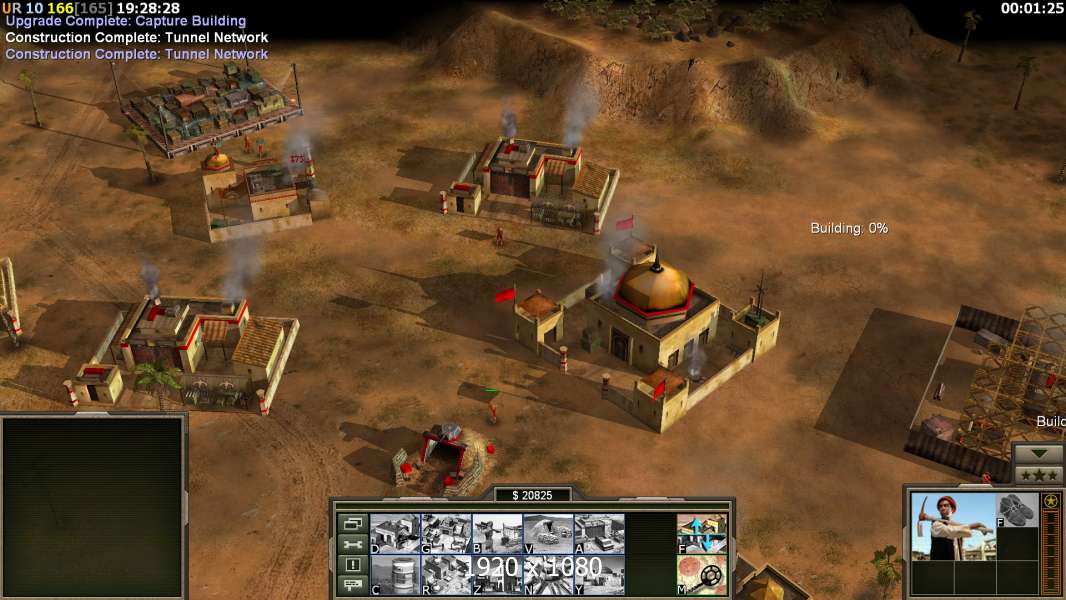
Task: Choose the build icon labeled R
Action: click(446, 574)
